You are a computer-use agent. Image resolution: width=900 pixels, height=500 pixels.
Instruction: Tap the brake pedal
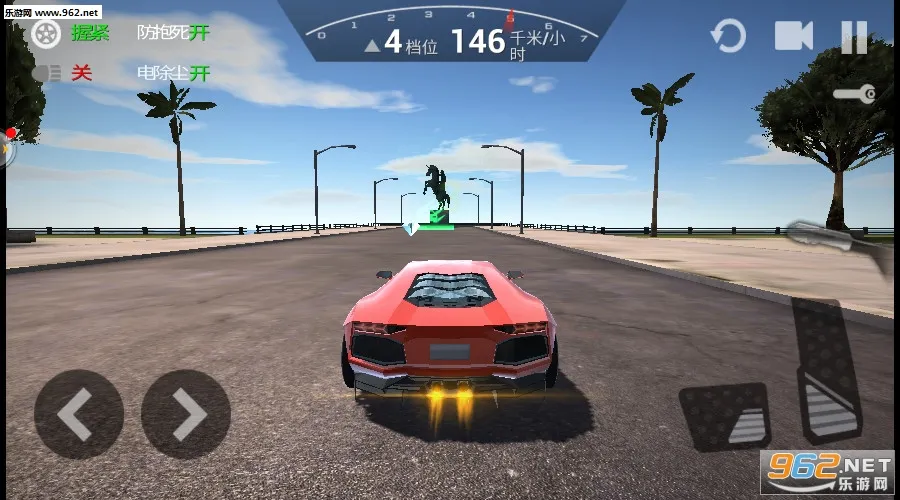point(723,415)
